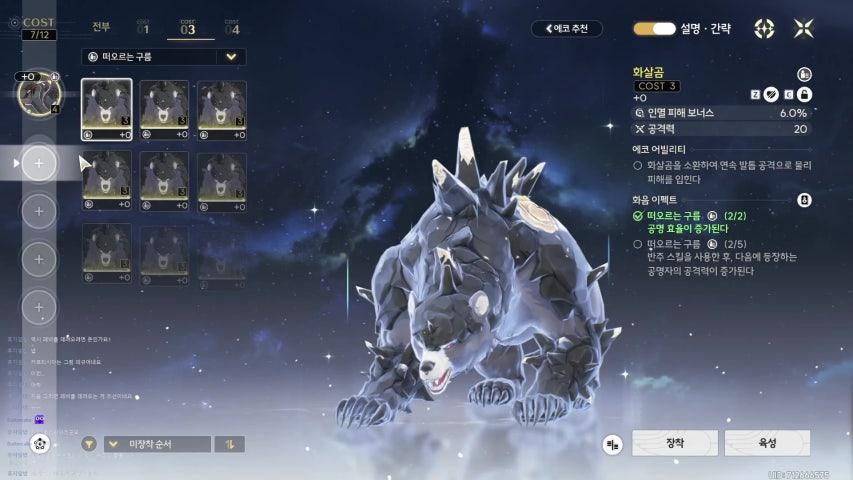Click the 장착 equip button
The width and height of the screenshot is (853, 480).
(675, 443)
